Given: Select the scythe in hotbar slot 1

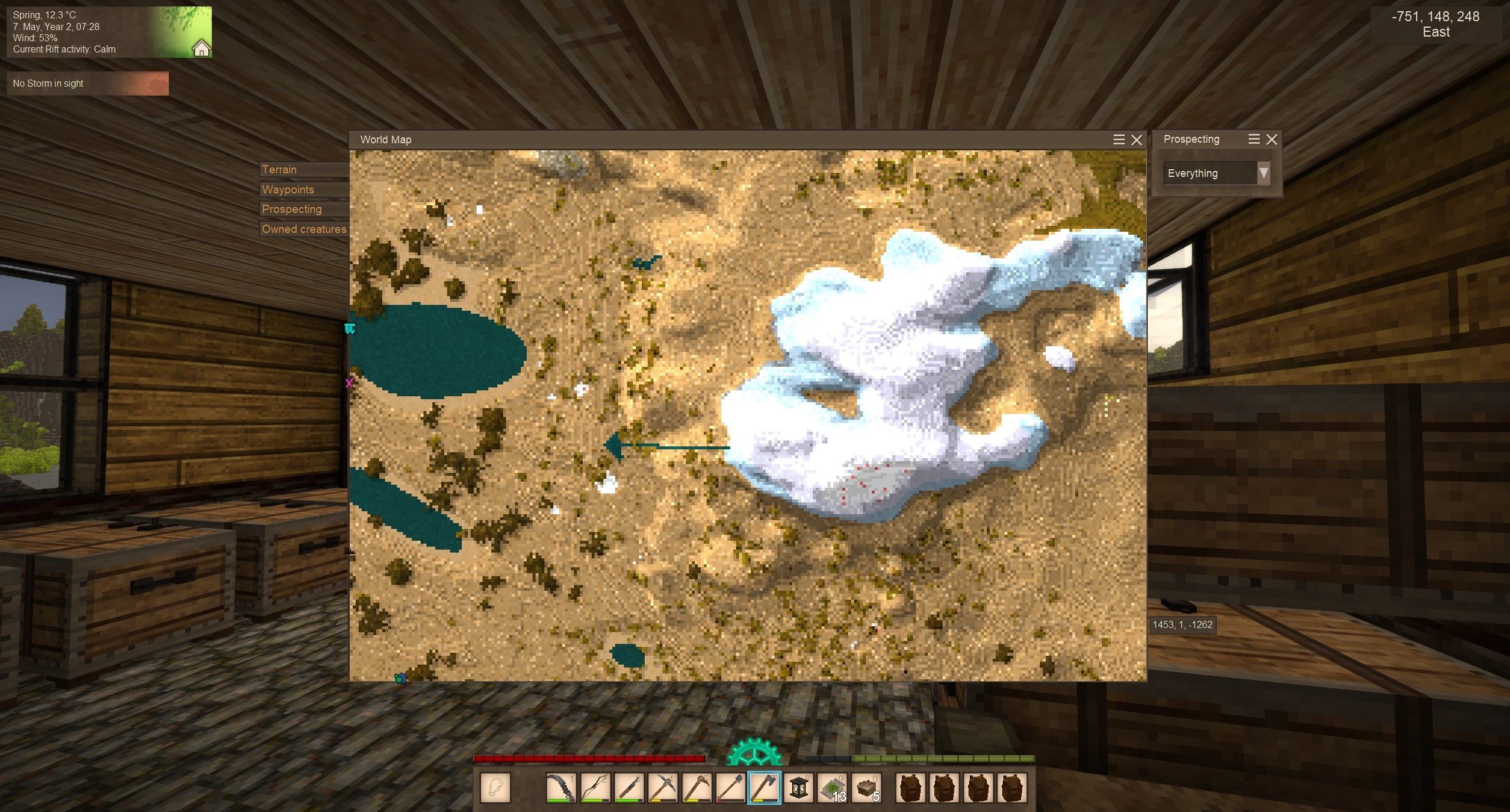Looking at the screenshot, I should coord(561,788).
